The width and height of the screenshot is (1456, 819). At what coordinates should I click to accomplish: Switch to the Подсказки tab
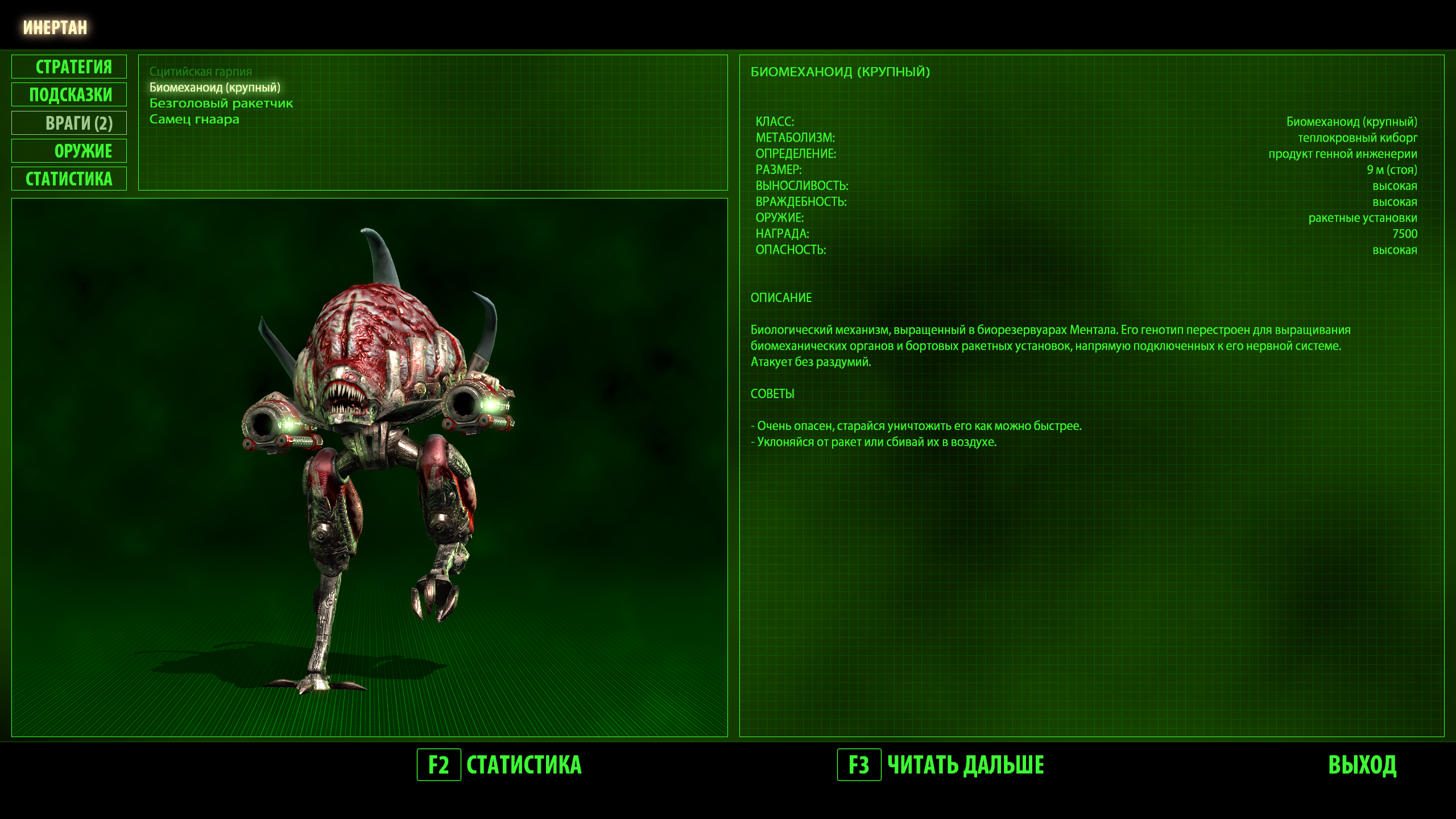point(69,95)
